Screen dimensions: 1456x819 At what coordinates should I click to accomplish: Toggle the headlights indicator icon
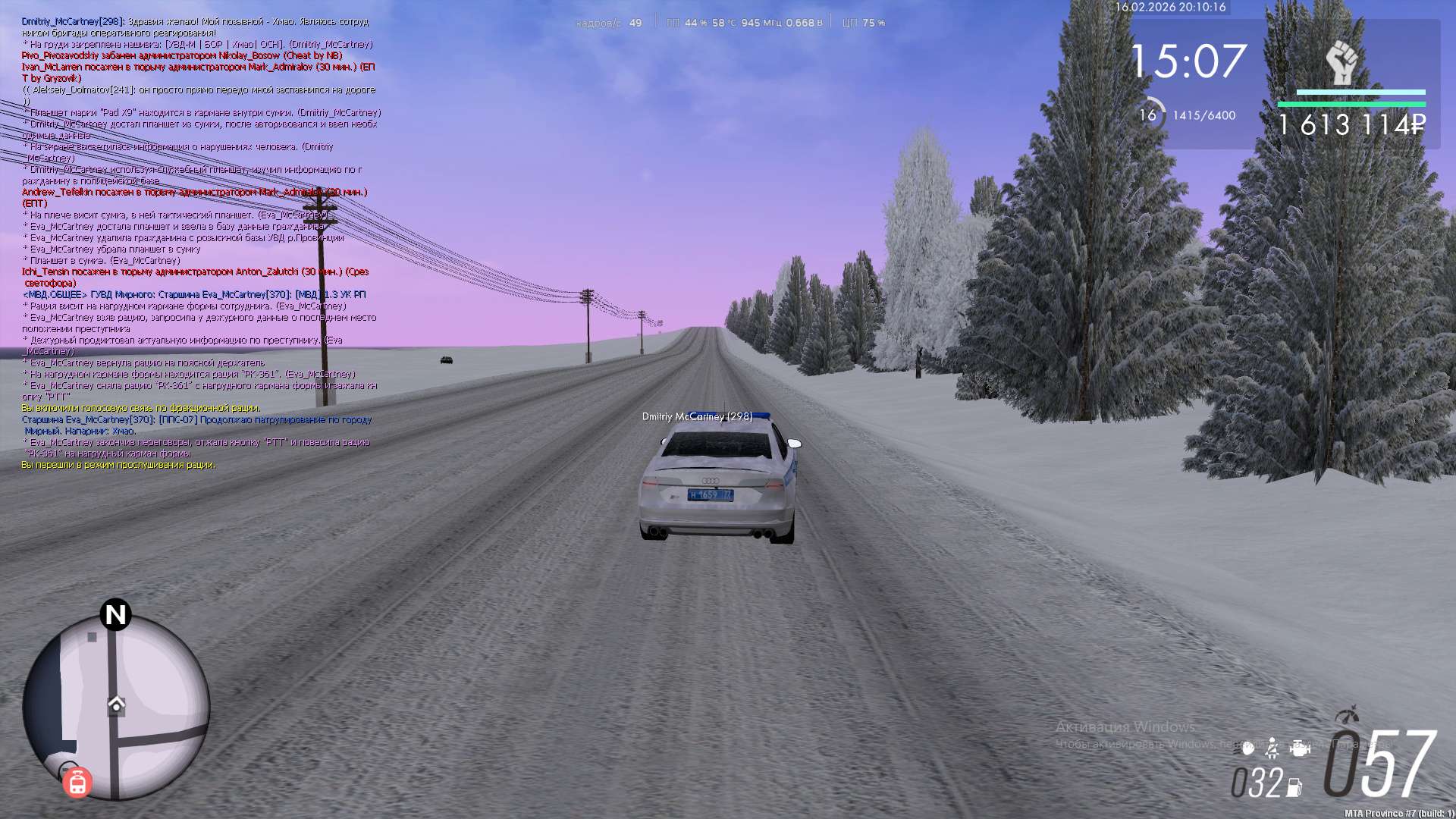[1247, 748]
